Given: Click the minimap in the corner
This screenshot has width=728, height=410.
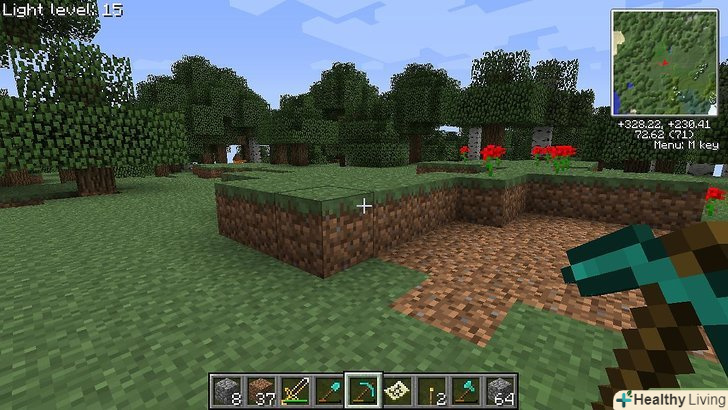Looking at the screenshot, I should click(664, 63).
